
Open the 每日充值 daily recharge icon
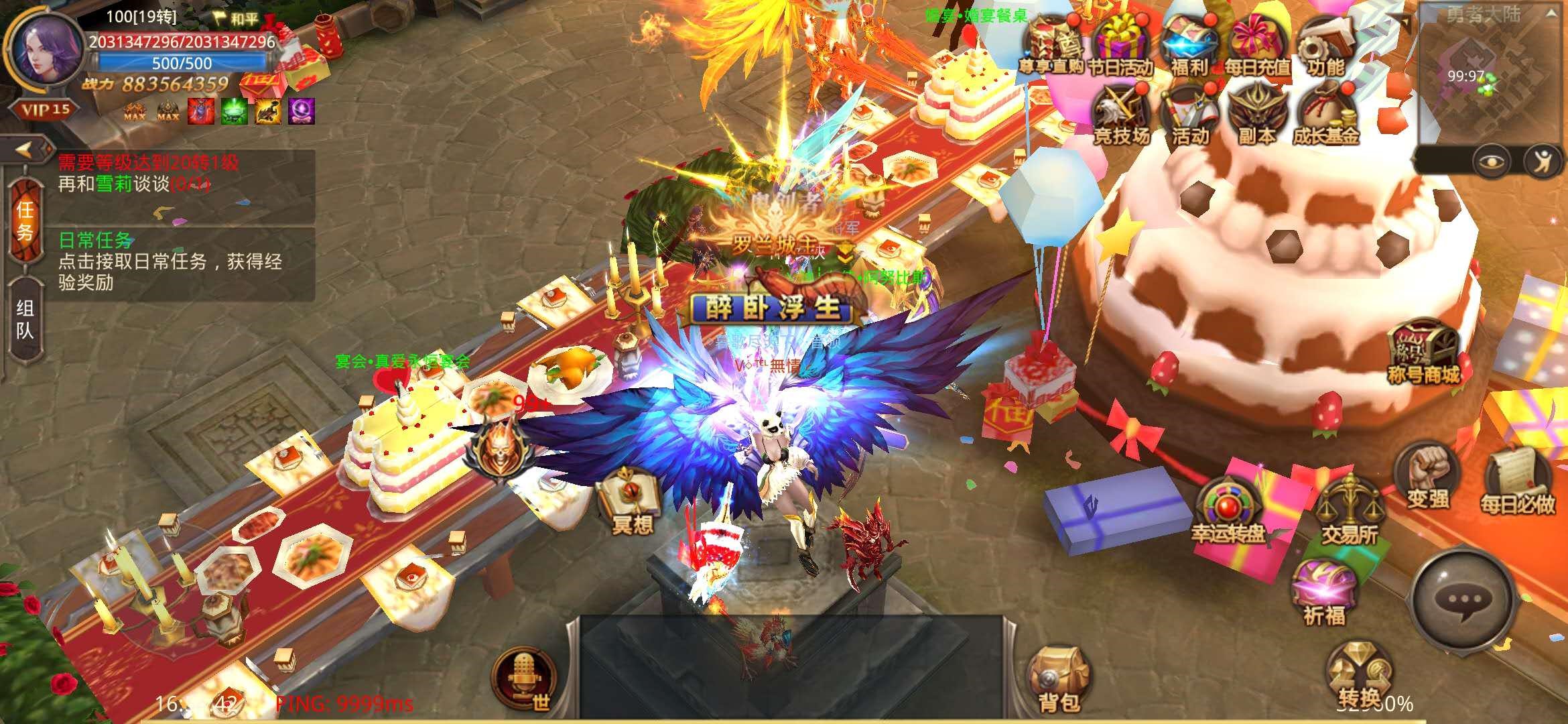tap(1258, 44)
